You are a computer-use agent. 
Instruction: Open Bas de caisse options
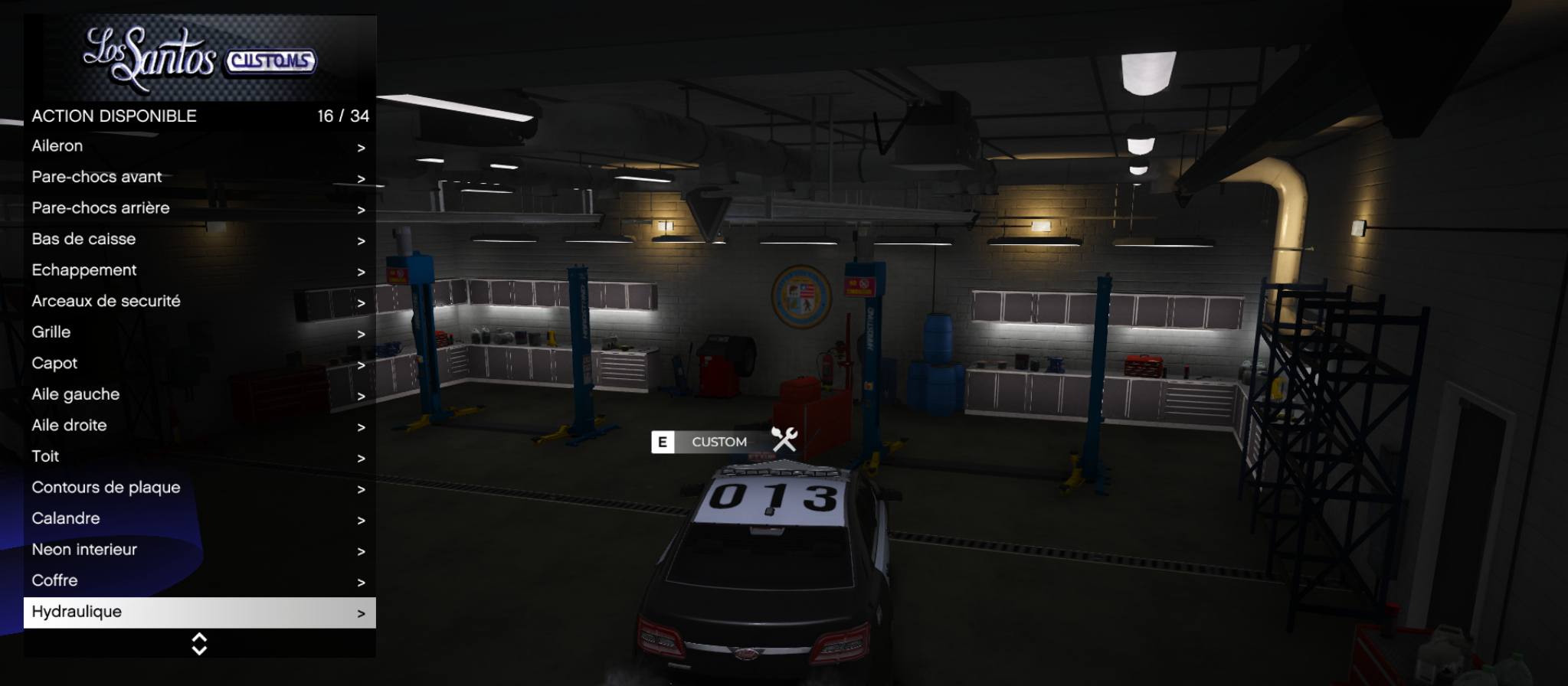pyautogui.click(x=199, y=240)
